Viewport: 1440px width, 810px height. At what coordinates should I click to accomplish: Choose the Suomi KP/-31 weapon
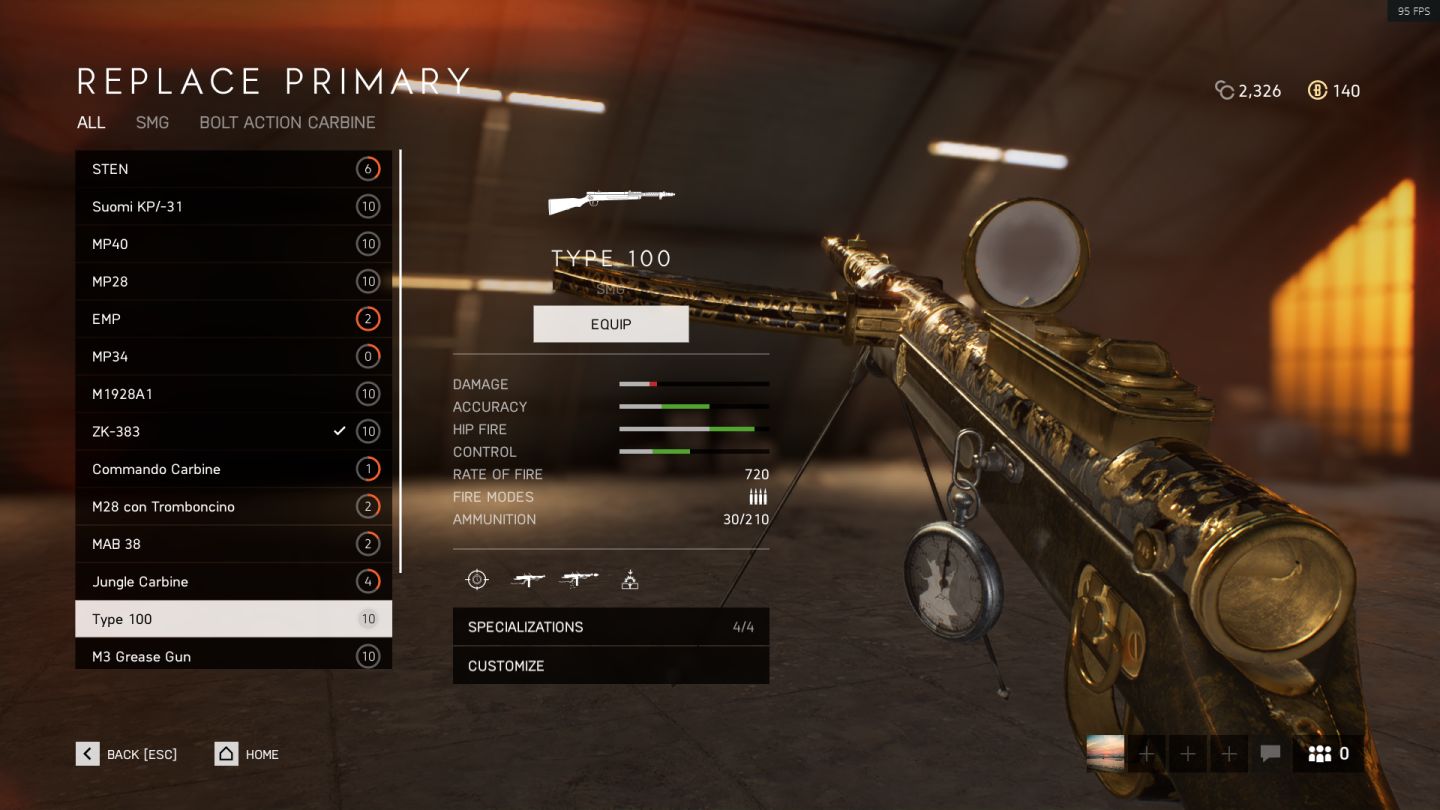pyautogui.click(x=233, y=207)
